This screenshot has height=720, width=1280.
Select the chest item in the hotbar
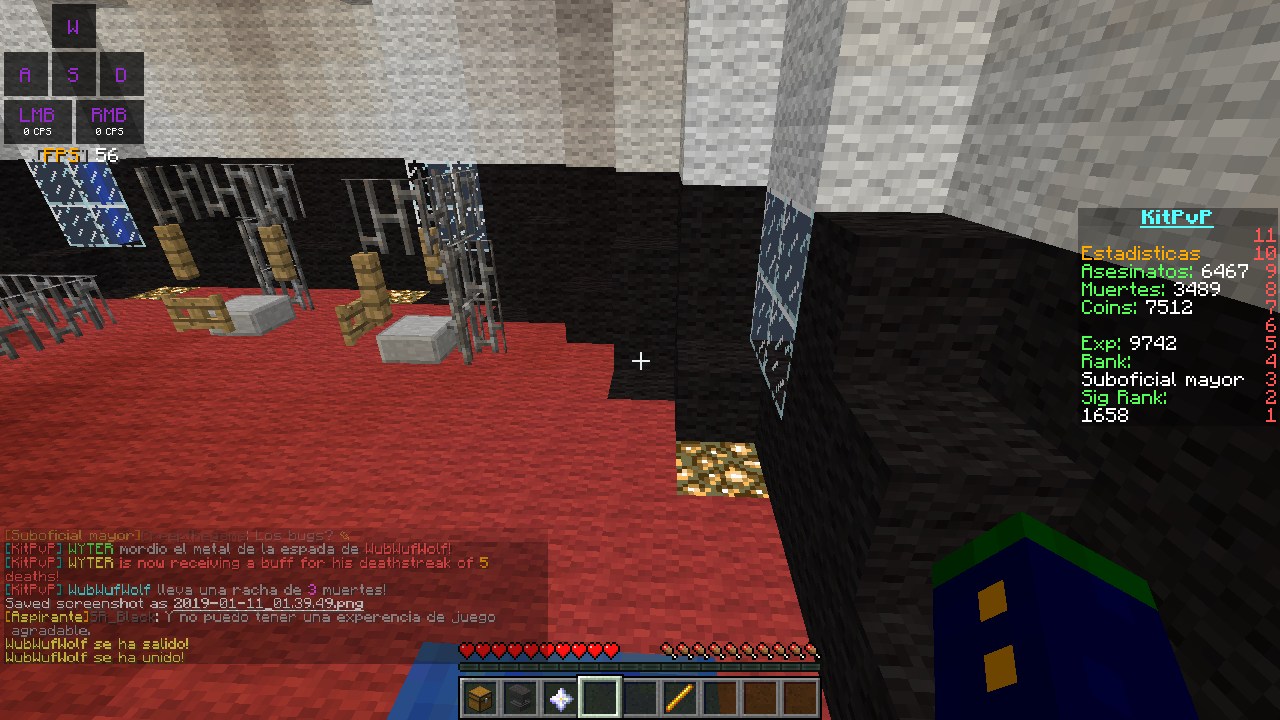(x=481, y=698)
